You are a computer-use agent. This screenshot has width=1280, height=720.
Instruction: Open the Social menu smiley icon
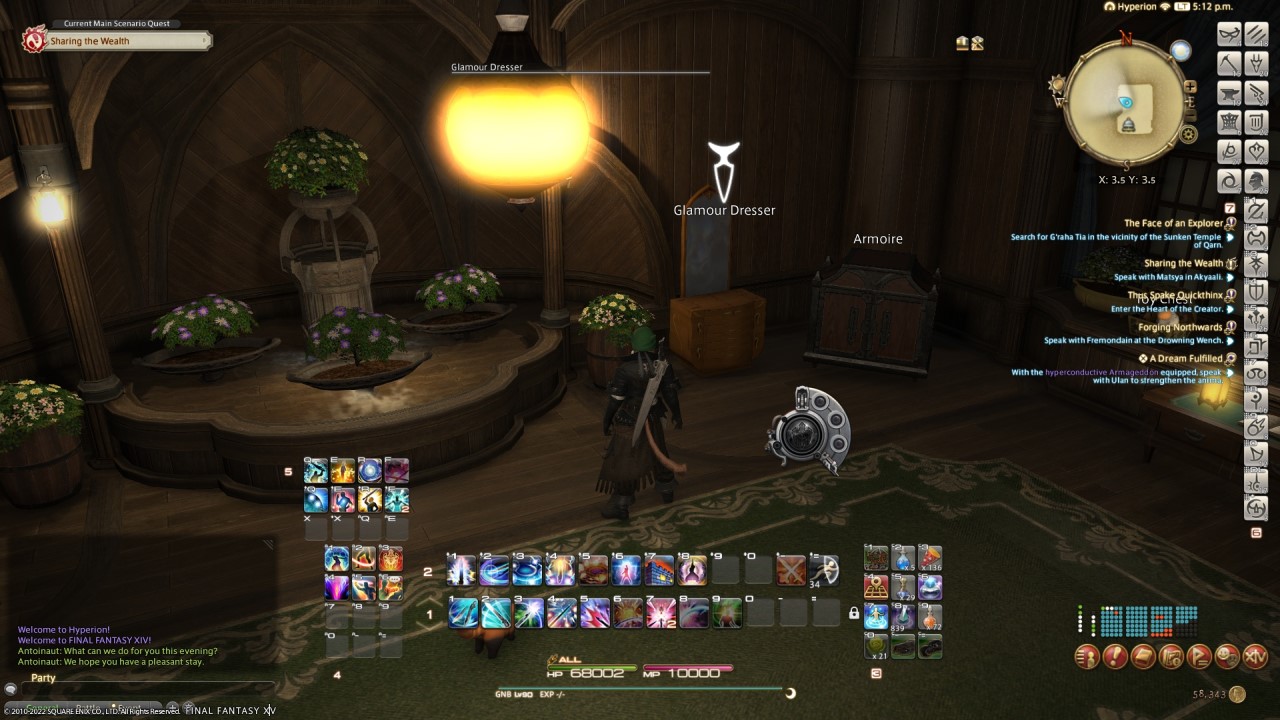pos(1227,657)
